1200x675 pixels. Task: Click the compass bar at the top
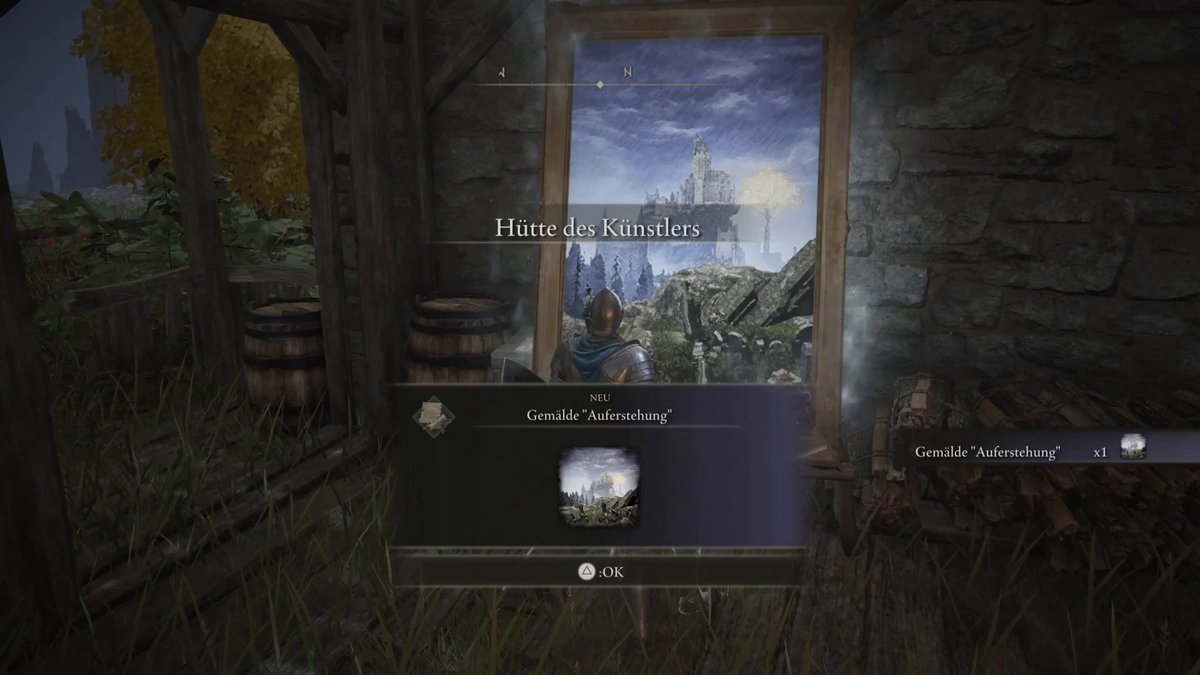click(x=599, y=85)
